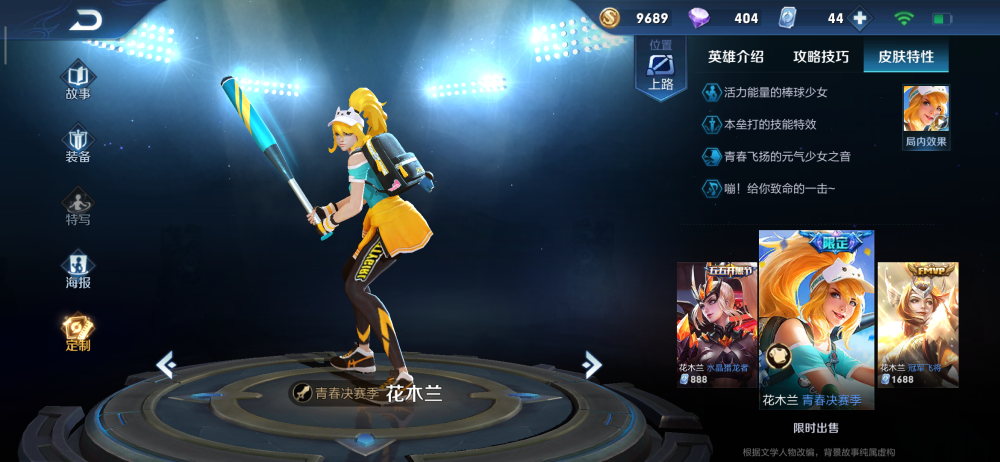Open the 故事 story section

(78, 81)
